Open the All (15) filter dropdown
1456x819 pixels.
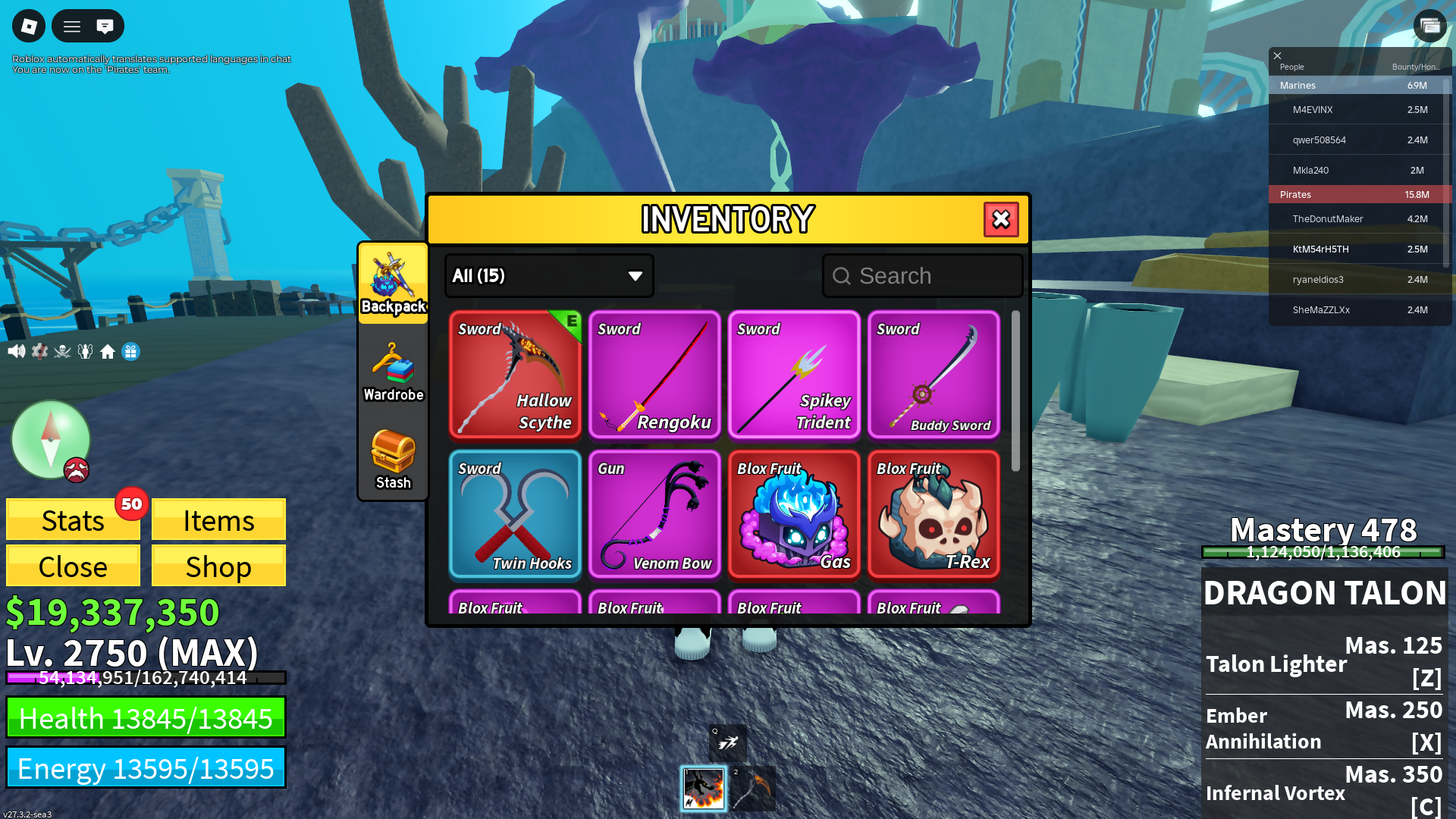pos(548,276)
